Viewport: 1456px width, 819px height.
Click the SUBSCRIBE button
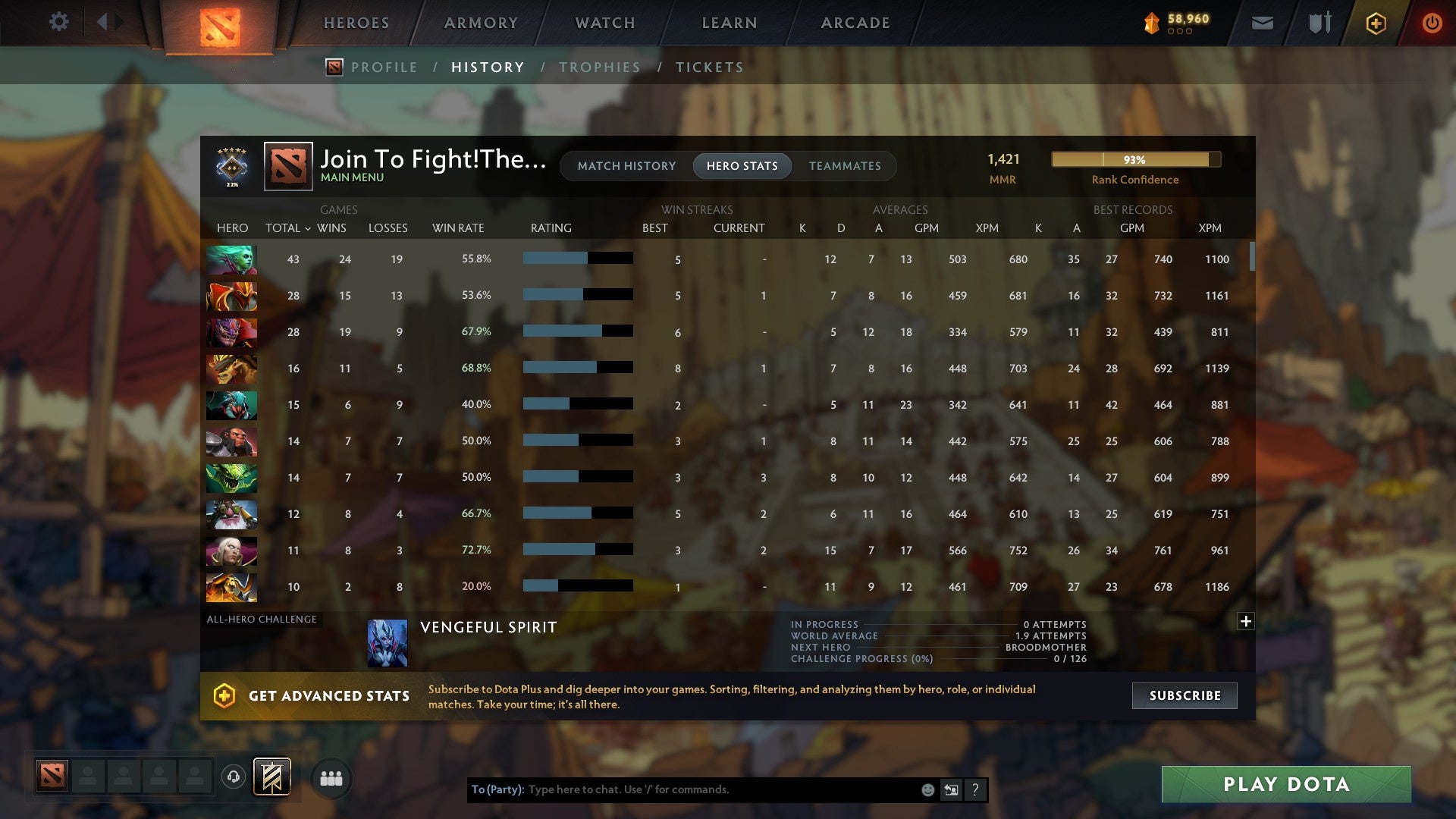click(1184, 695)
